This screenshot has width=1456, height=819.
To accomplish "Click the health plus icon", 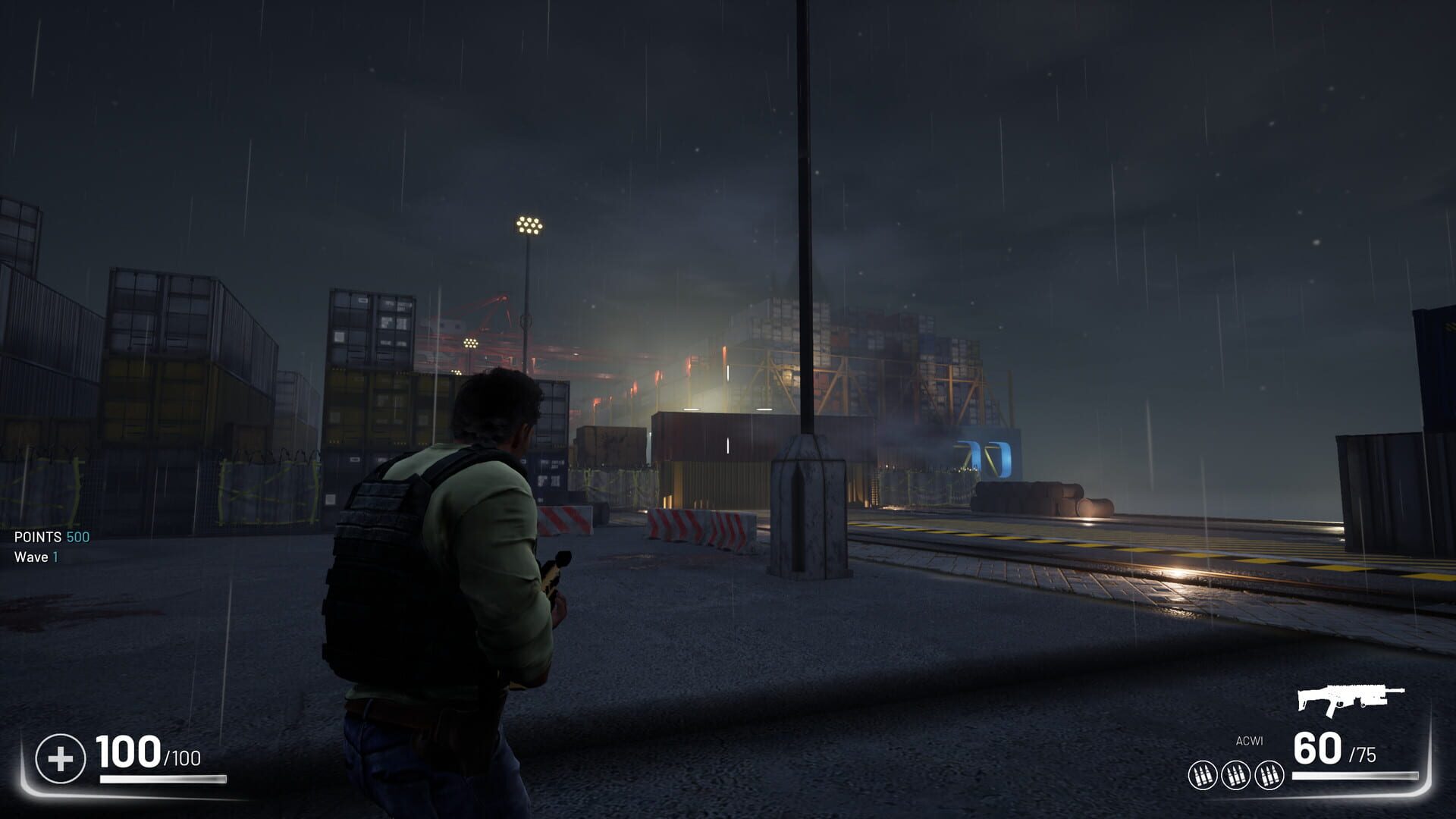I will pos(61,758).
